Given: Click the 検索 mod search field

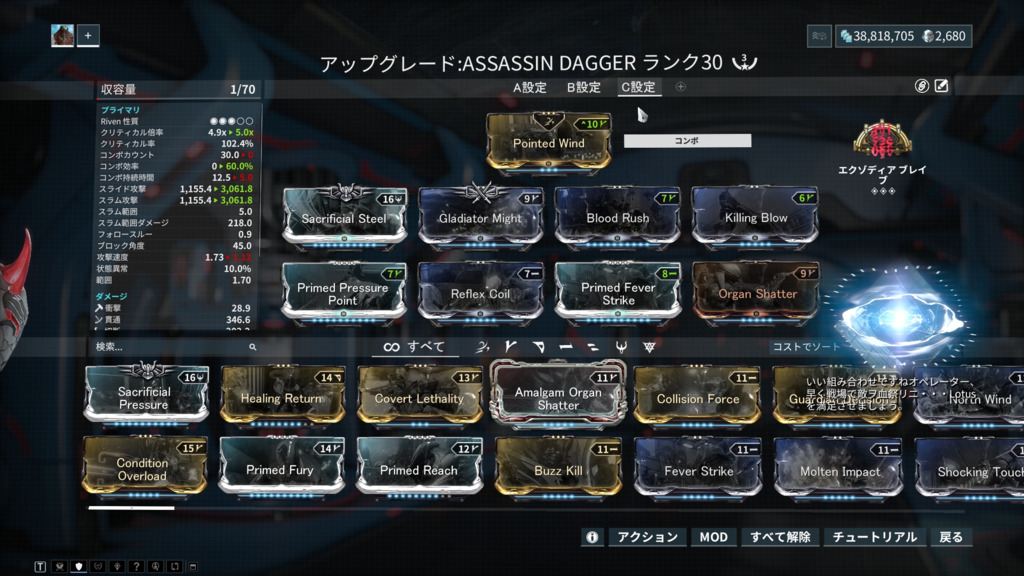Looking at the screenshot, I should tap(170, 347).
